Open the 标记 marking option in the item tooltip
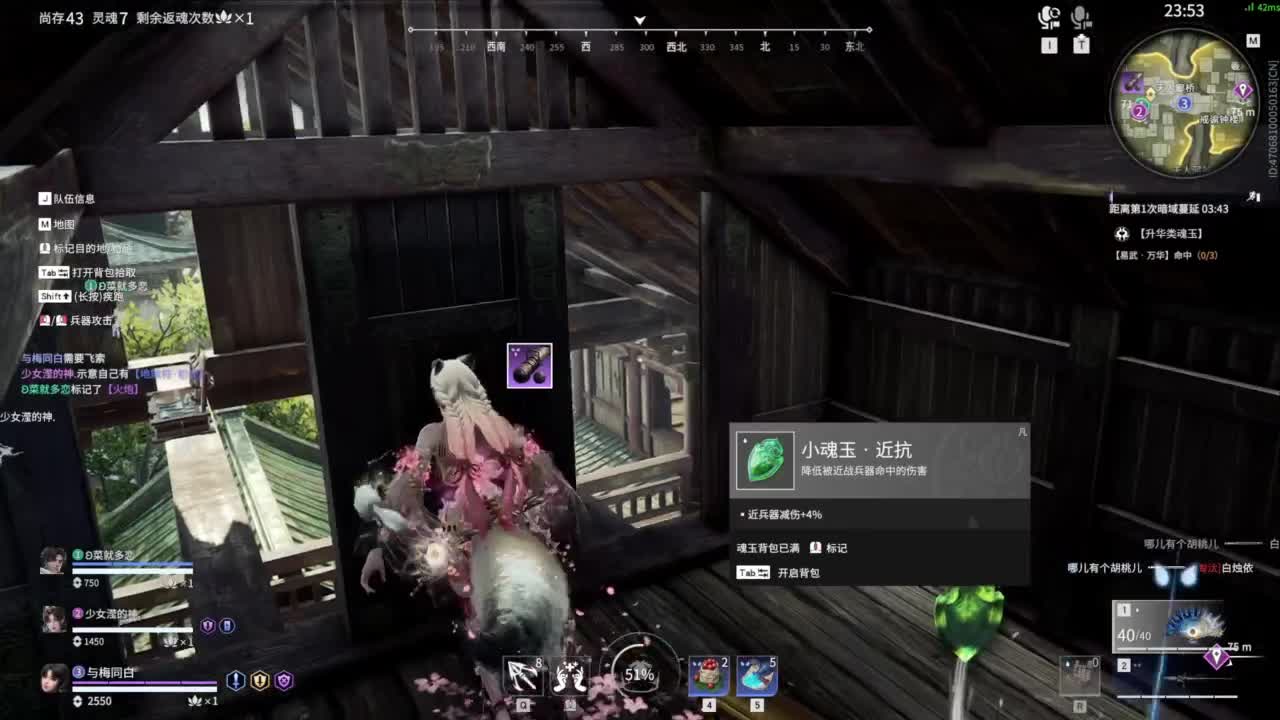 (838, 549)
